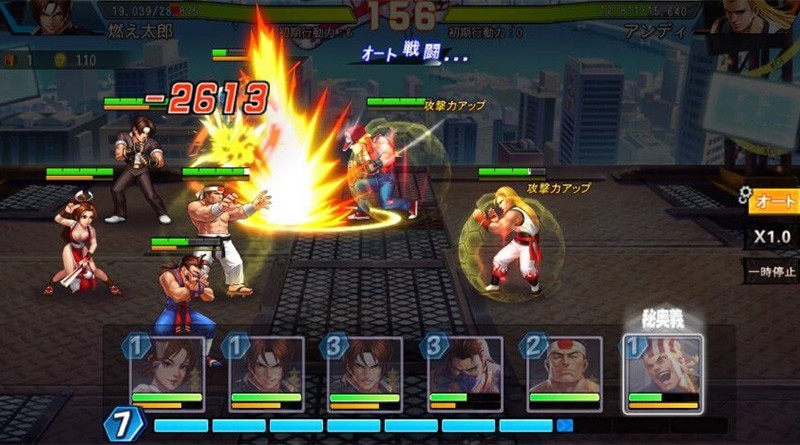
Task: Open auto settings via the gear icon
Action: point(744,193)
